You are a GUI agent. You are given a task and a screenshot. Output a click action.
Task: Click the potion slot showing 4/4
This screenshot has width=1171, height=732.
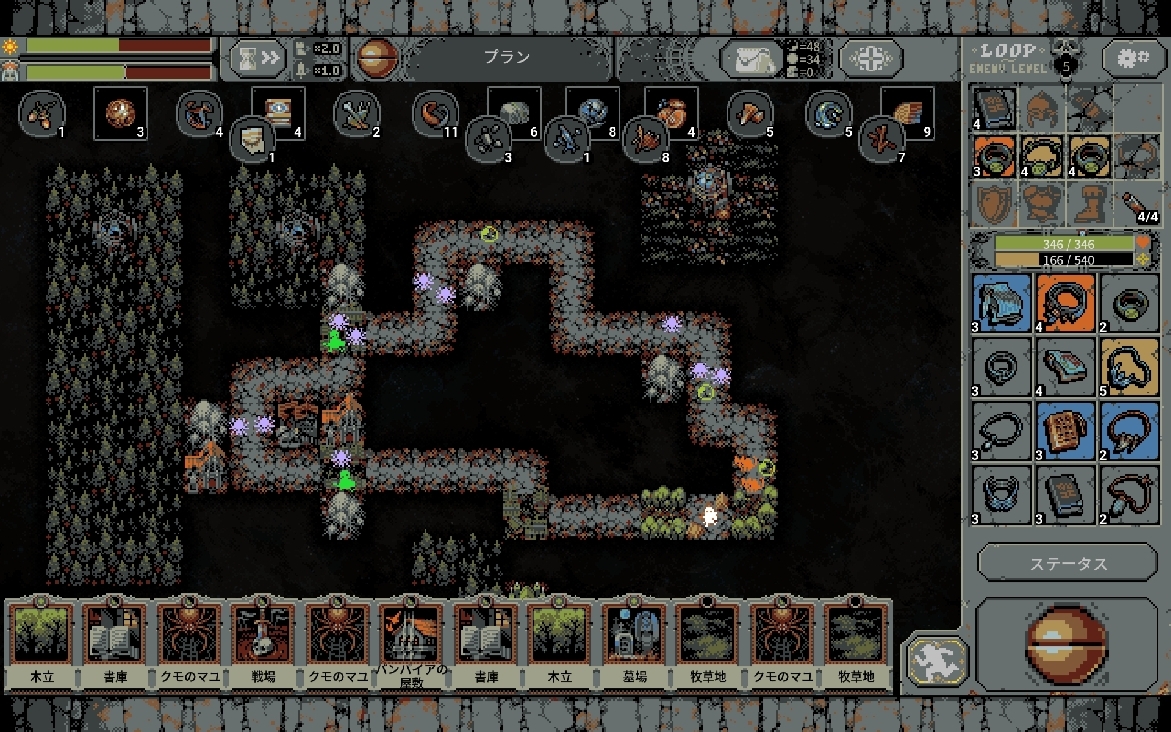[1138, 205]
